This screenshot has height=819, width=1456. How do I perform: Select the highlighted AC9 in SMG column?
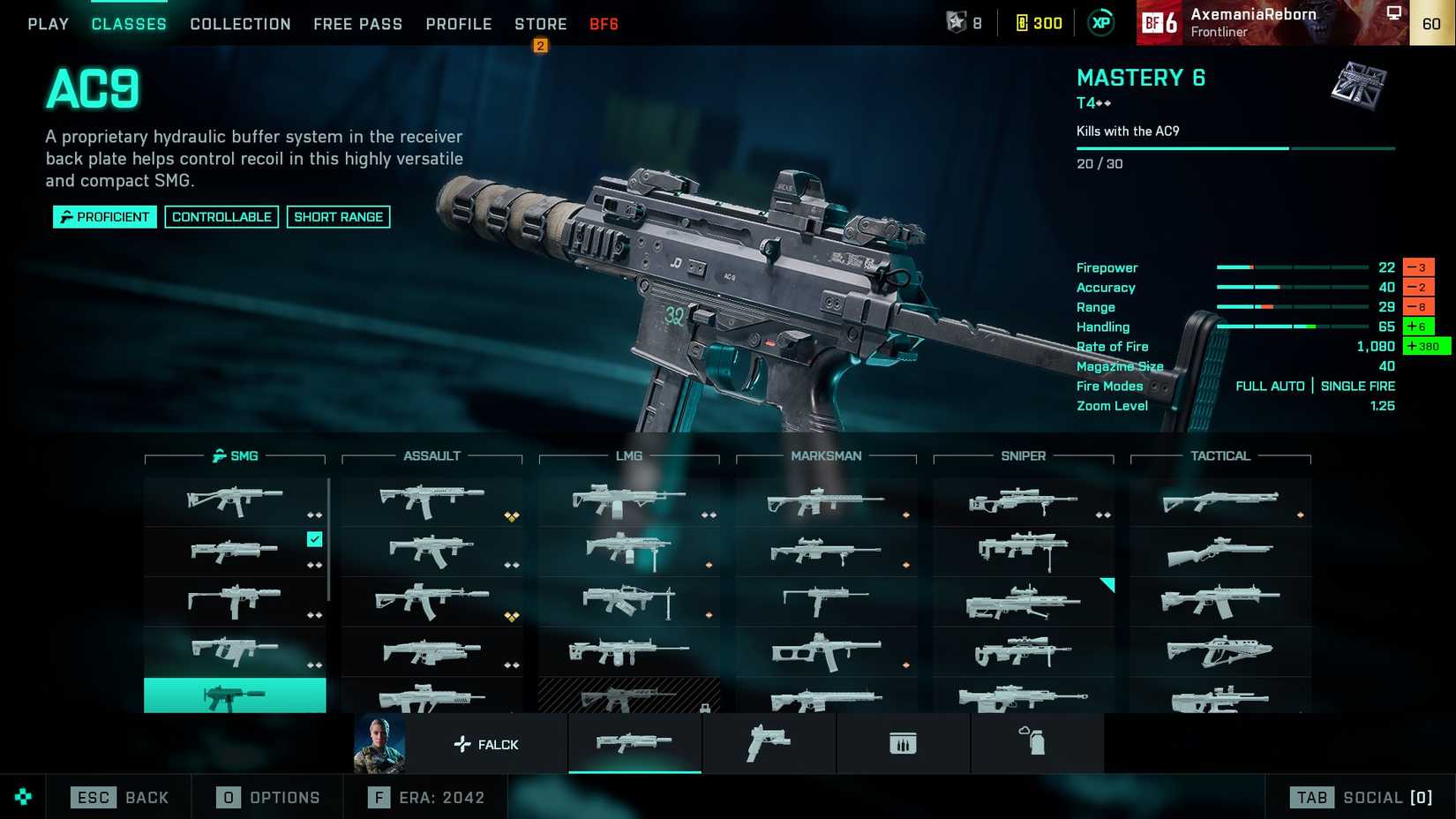tap(234, 696)
